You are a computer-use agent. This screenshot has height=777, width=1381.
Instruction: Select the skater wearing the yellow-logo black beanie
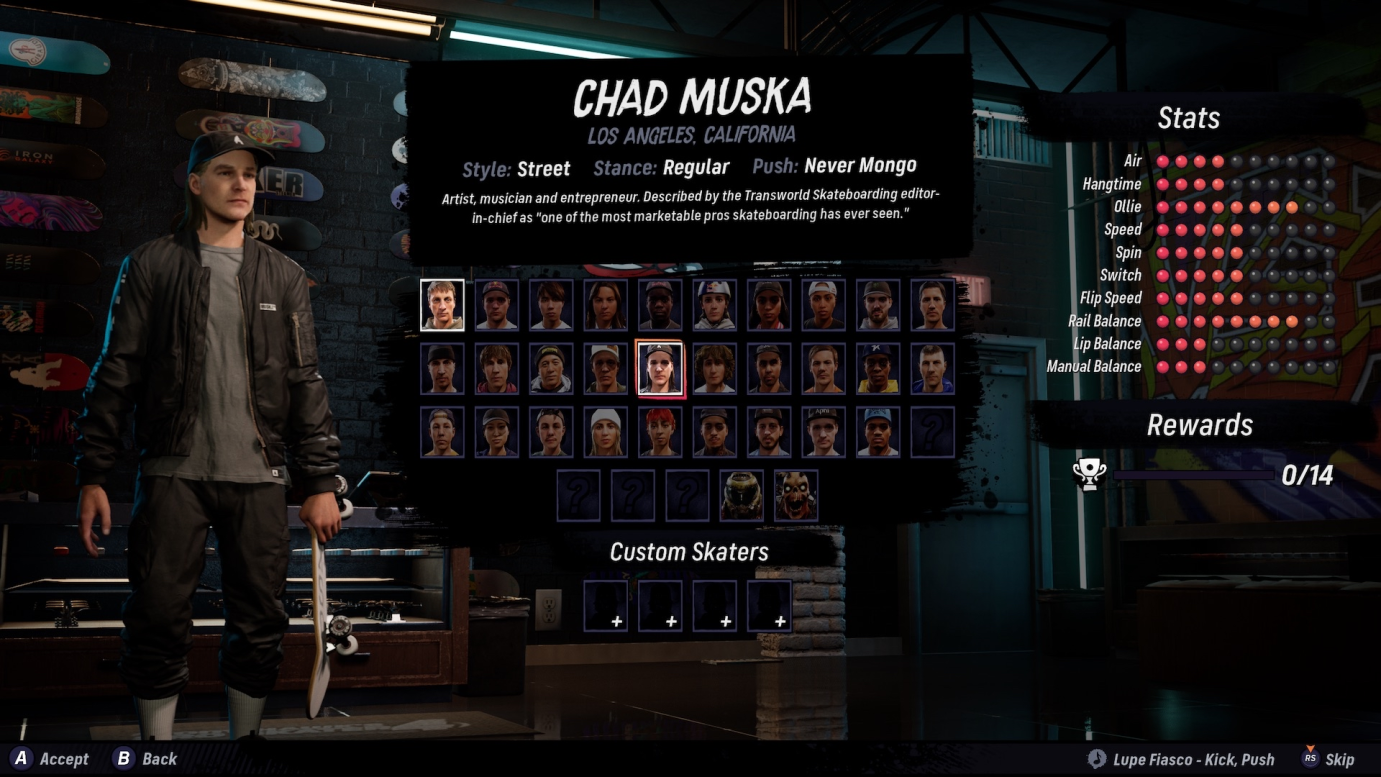pyautogui.click(x=551, y=369)
